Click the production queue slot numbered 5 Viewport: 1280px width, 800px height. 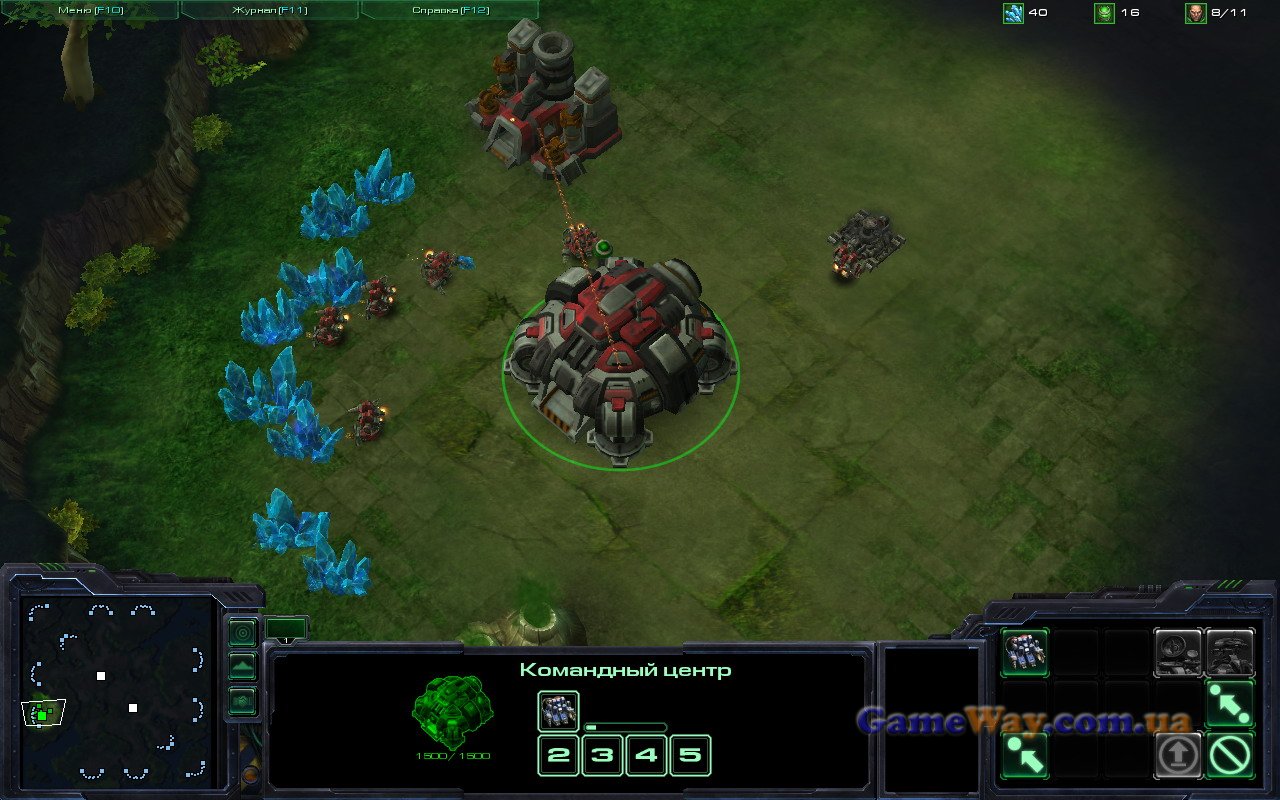(690, 755)
